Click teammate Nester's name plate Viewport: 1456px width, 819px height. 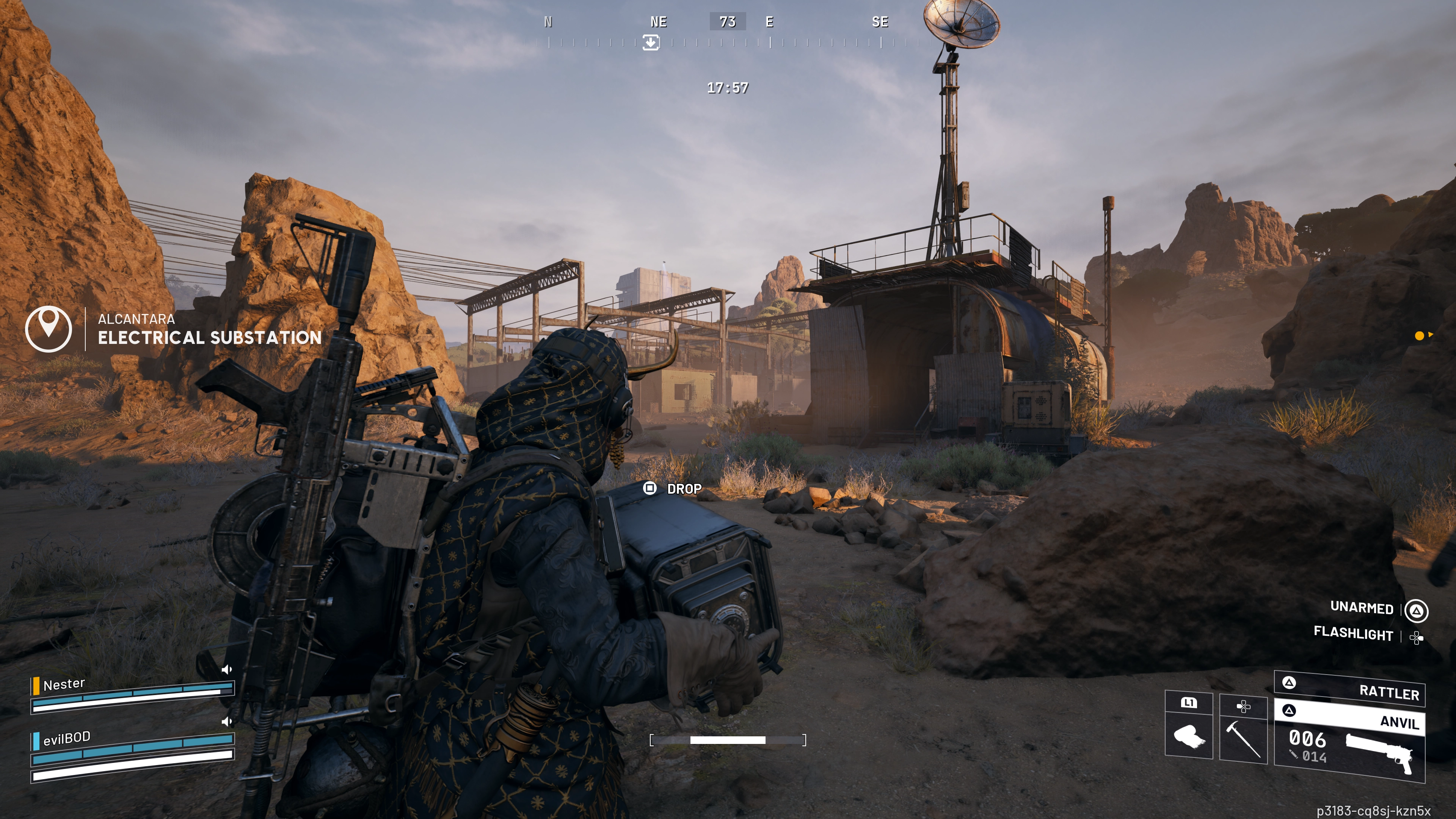[64, 684]
